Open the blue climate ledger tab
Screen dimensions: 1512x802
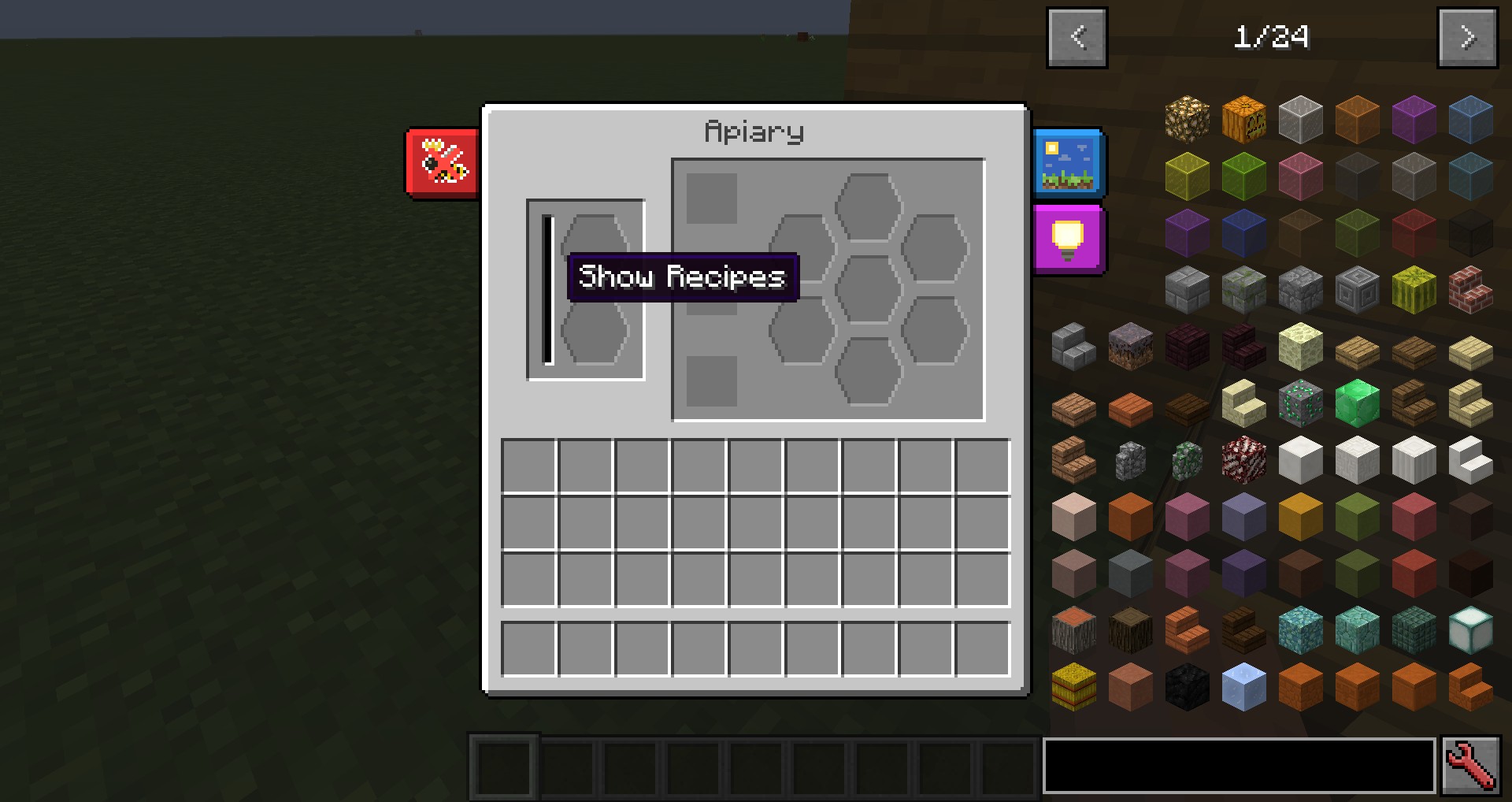(1068, 164)
